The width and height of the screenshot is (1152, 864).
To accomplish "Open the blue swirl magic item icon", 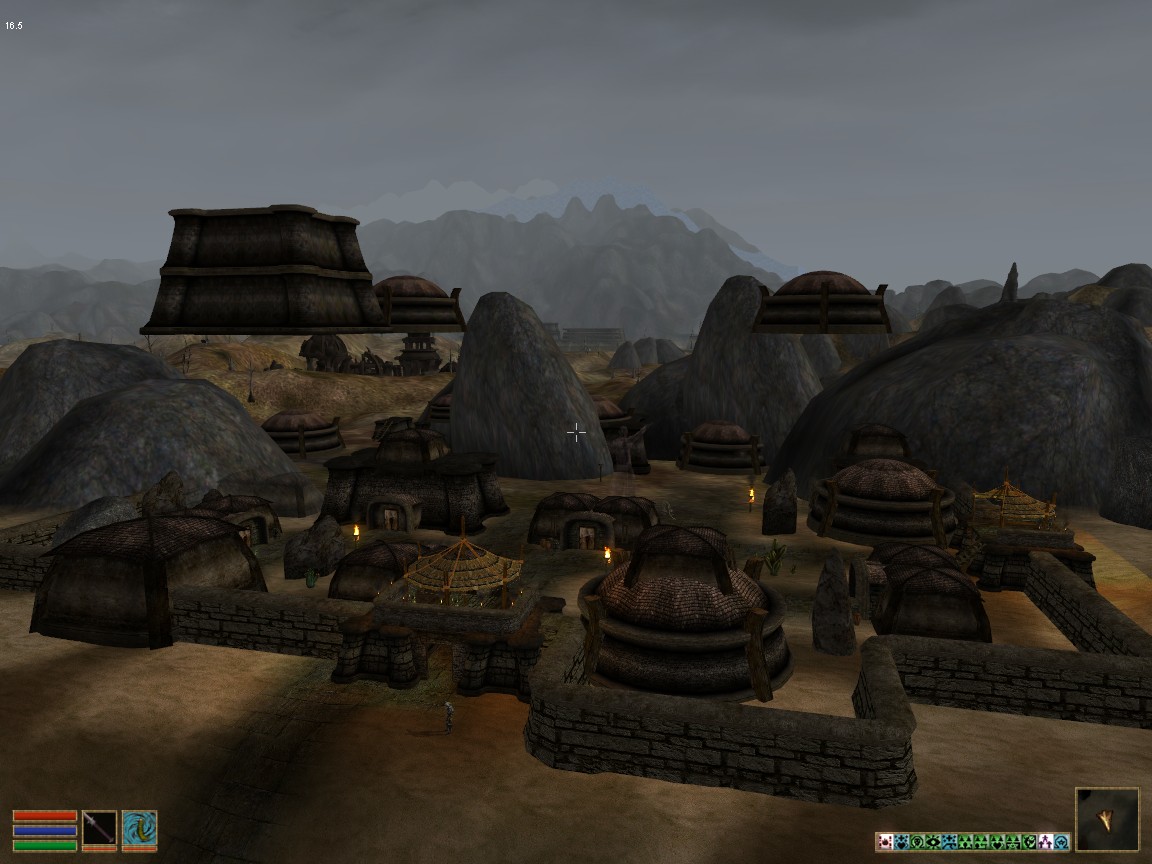I will 139,829.
